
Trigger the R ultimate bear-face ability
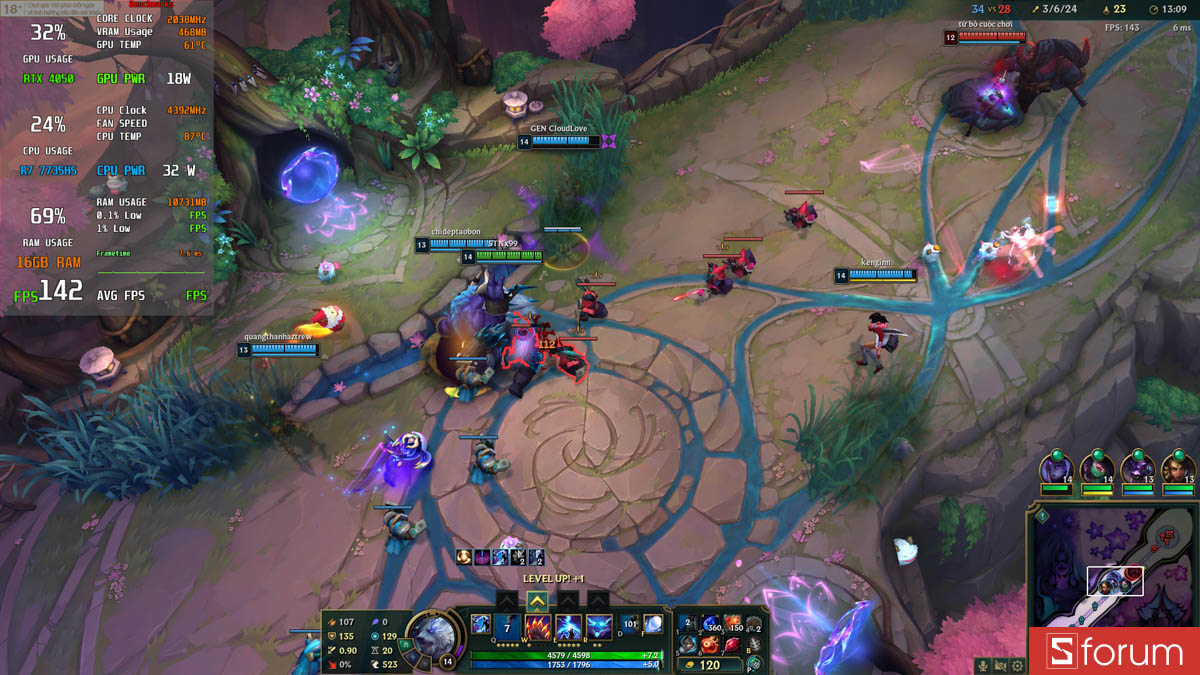(x=599, y=628)
